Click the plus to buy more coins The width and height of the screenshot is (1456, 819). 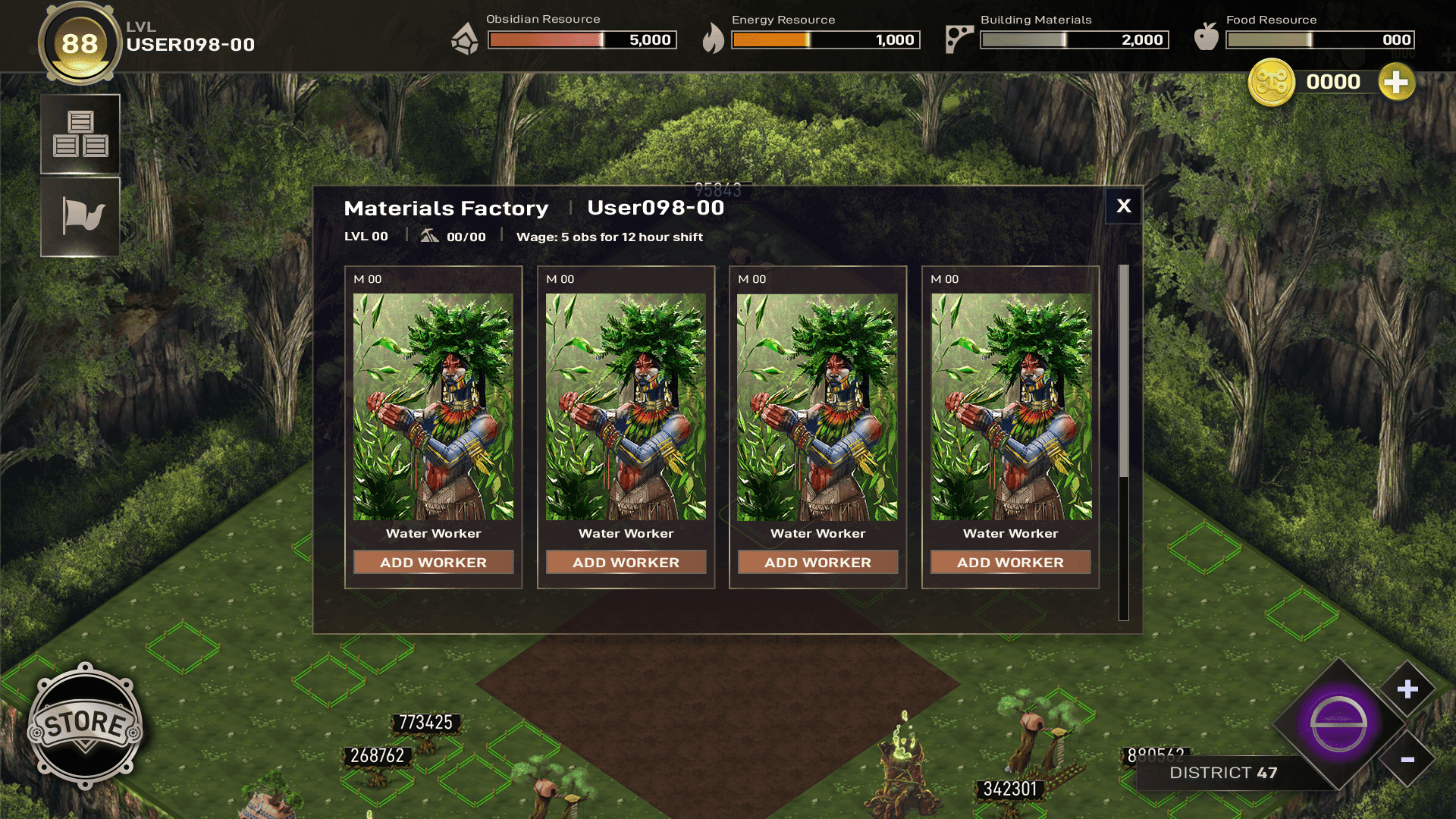tap(1398, 83)
